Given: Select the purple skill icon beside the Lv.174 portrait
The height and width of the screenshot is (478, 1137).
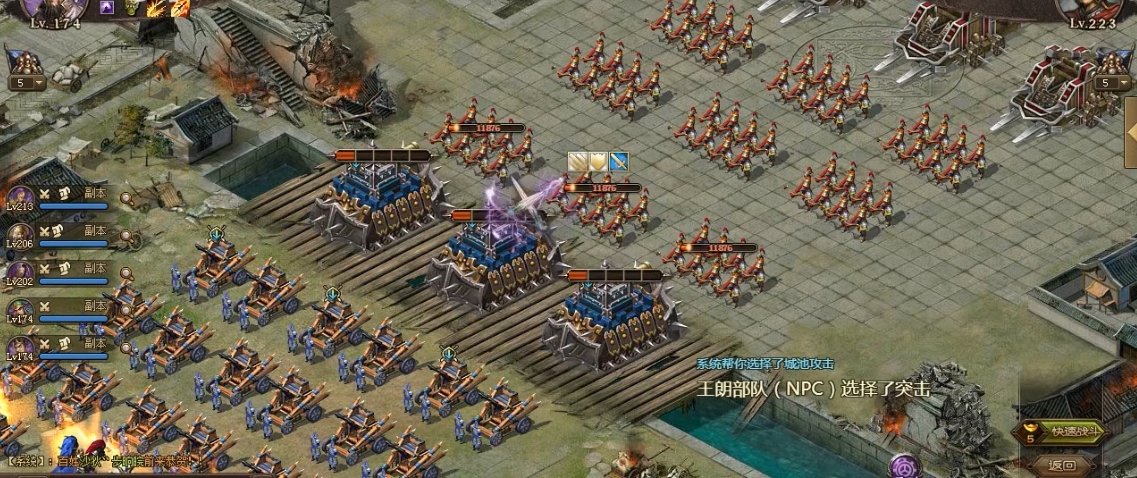Looking at the screenshot, I should tap(107, 8).
